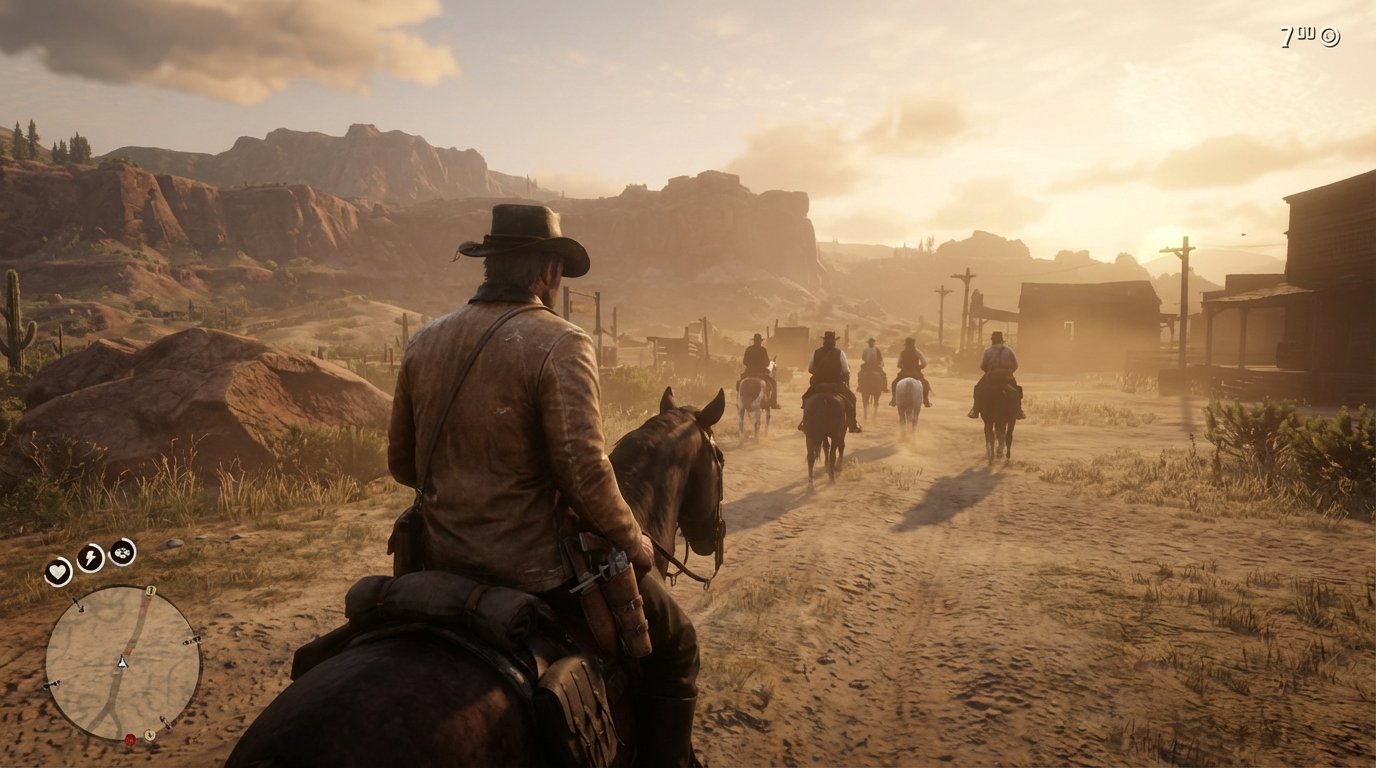The height and width of the screenshot is (768, 1376).
Task: Select the stamina lightning bolt icon
Action: tap(88, 556)
